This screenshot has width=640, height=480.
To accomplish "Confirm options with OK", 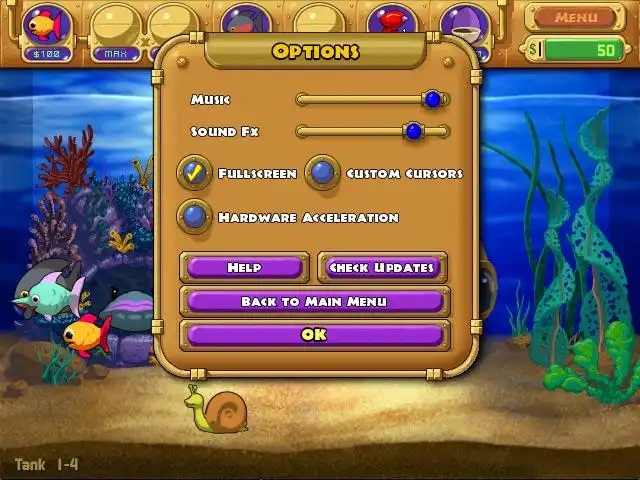I will pyautogui.click(x=314, y=335).
